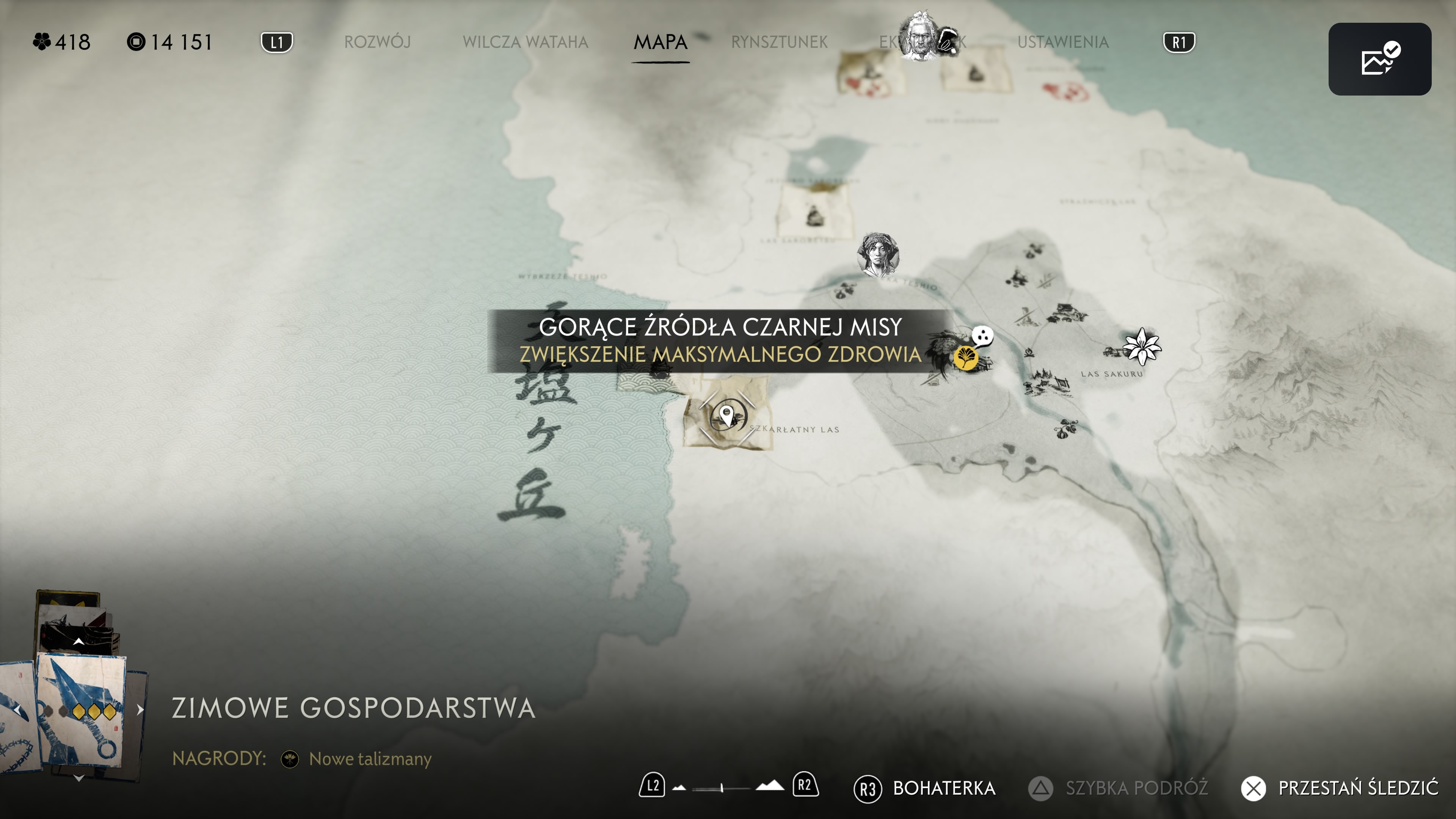Viewport: 1456px width, 819px height.
Task: Open the WILCZA WATAHA tab
Action: point(525,42)
